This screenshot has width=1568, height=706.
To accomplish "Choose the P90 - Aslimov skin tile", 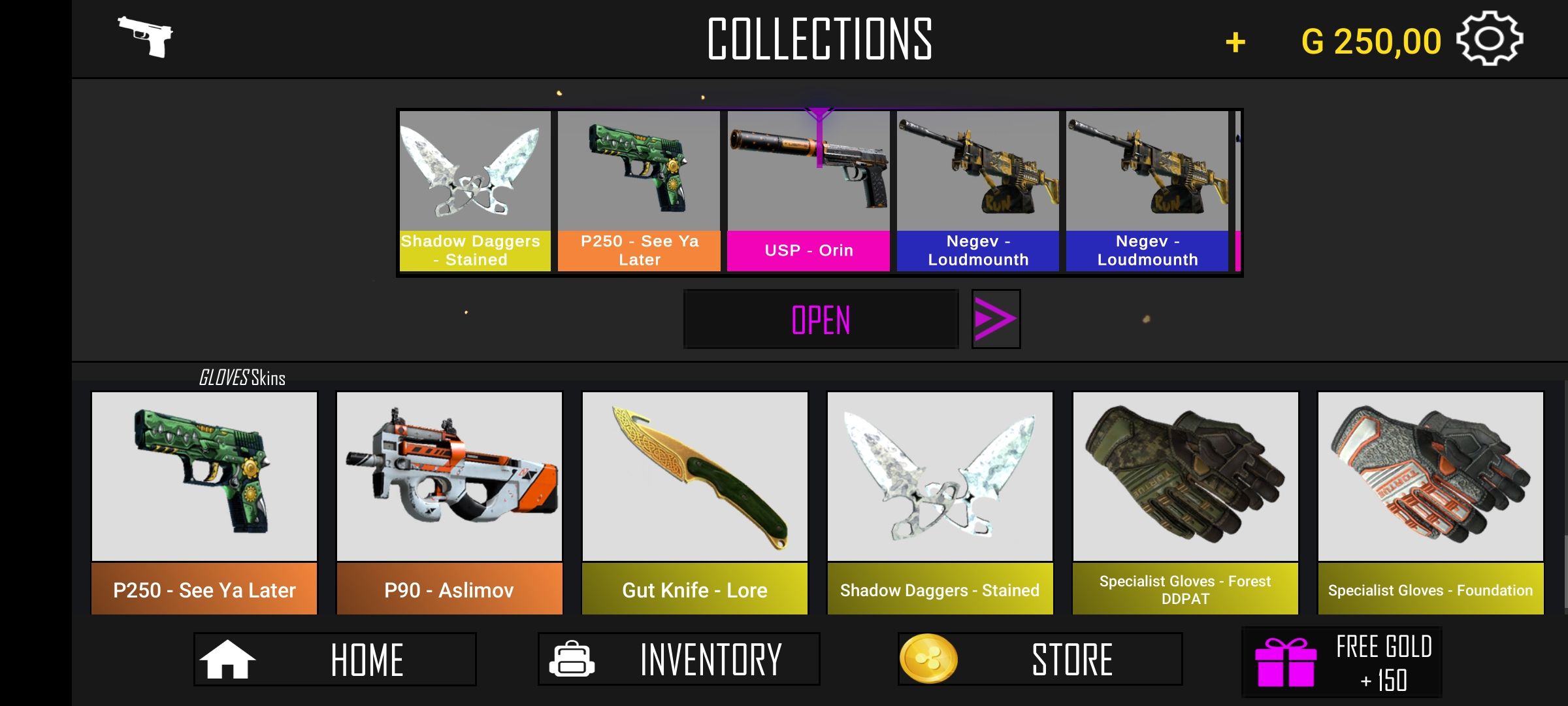I will point(449,503).
